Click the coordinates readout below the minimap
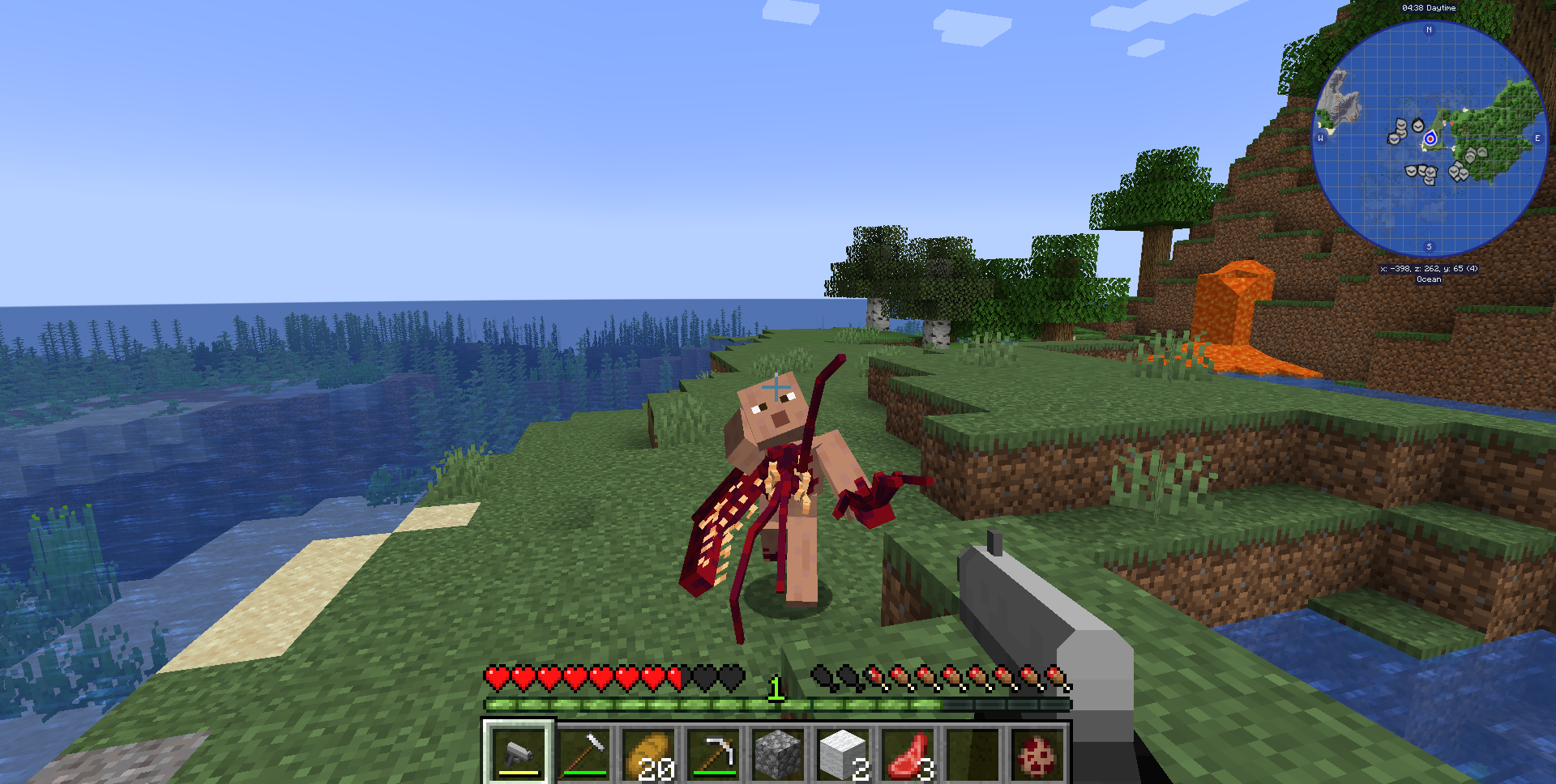This screenshot has height=784, width=1556. point(1427,268)
